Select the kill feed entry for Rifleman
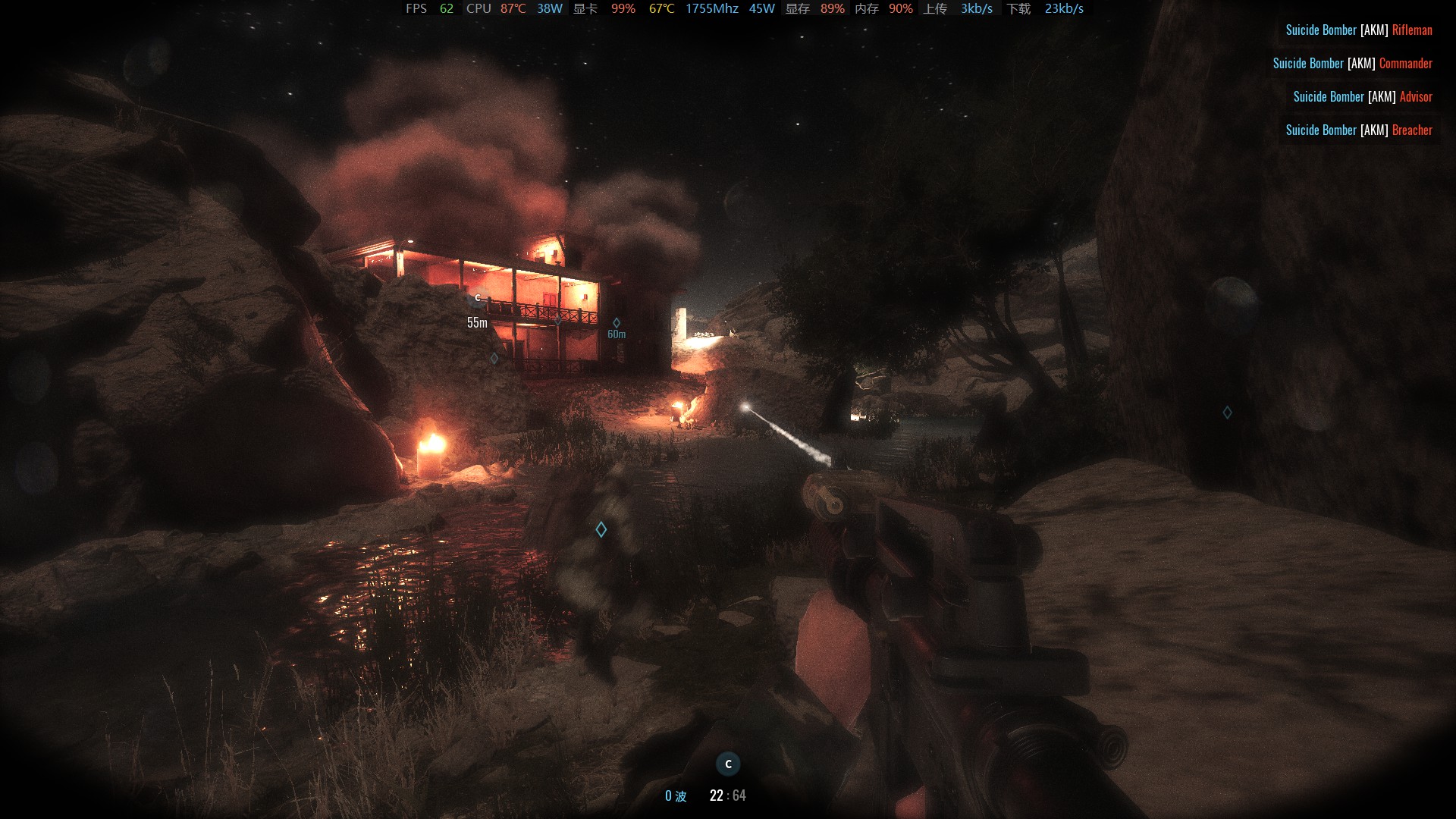The height and width of the screenshot is (819, 1456). point(1358,30)
